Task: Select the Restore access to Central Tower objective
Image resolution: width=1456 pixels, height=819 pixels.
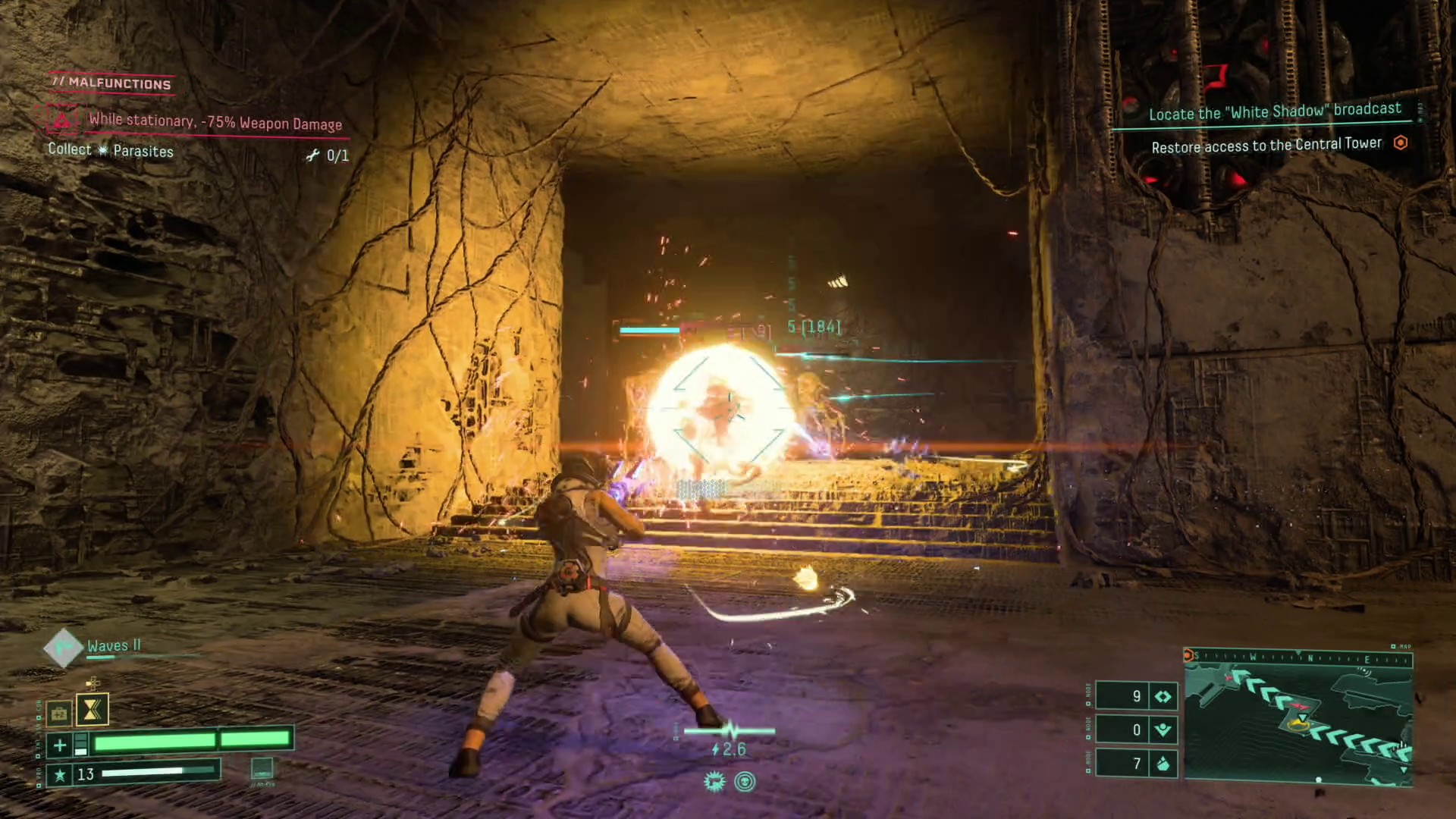Action: (1266, 145)
